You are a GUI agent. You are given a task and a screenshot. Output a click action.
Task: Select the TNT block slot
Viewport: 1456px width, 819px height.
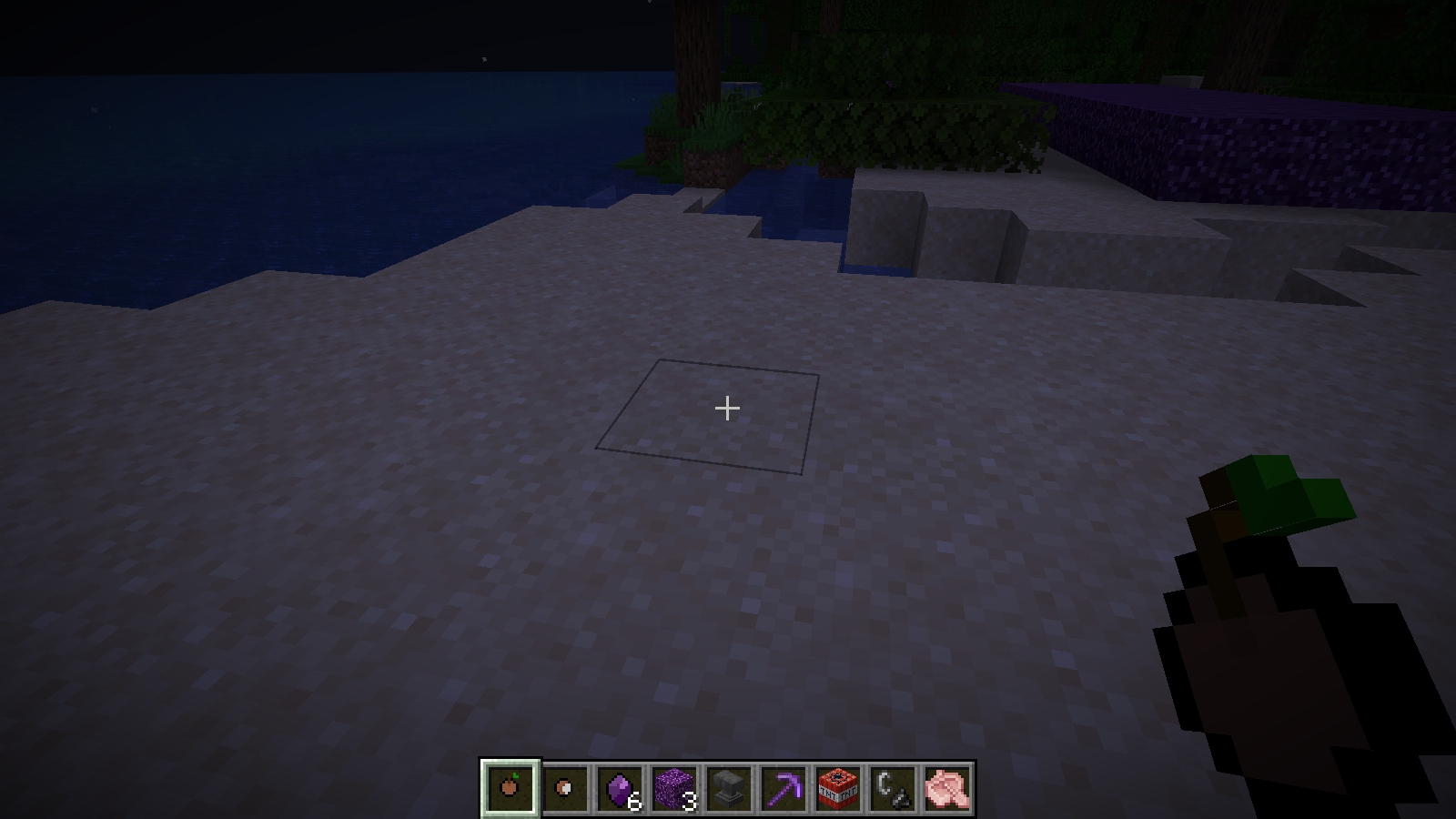[x=838, y=787]
